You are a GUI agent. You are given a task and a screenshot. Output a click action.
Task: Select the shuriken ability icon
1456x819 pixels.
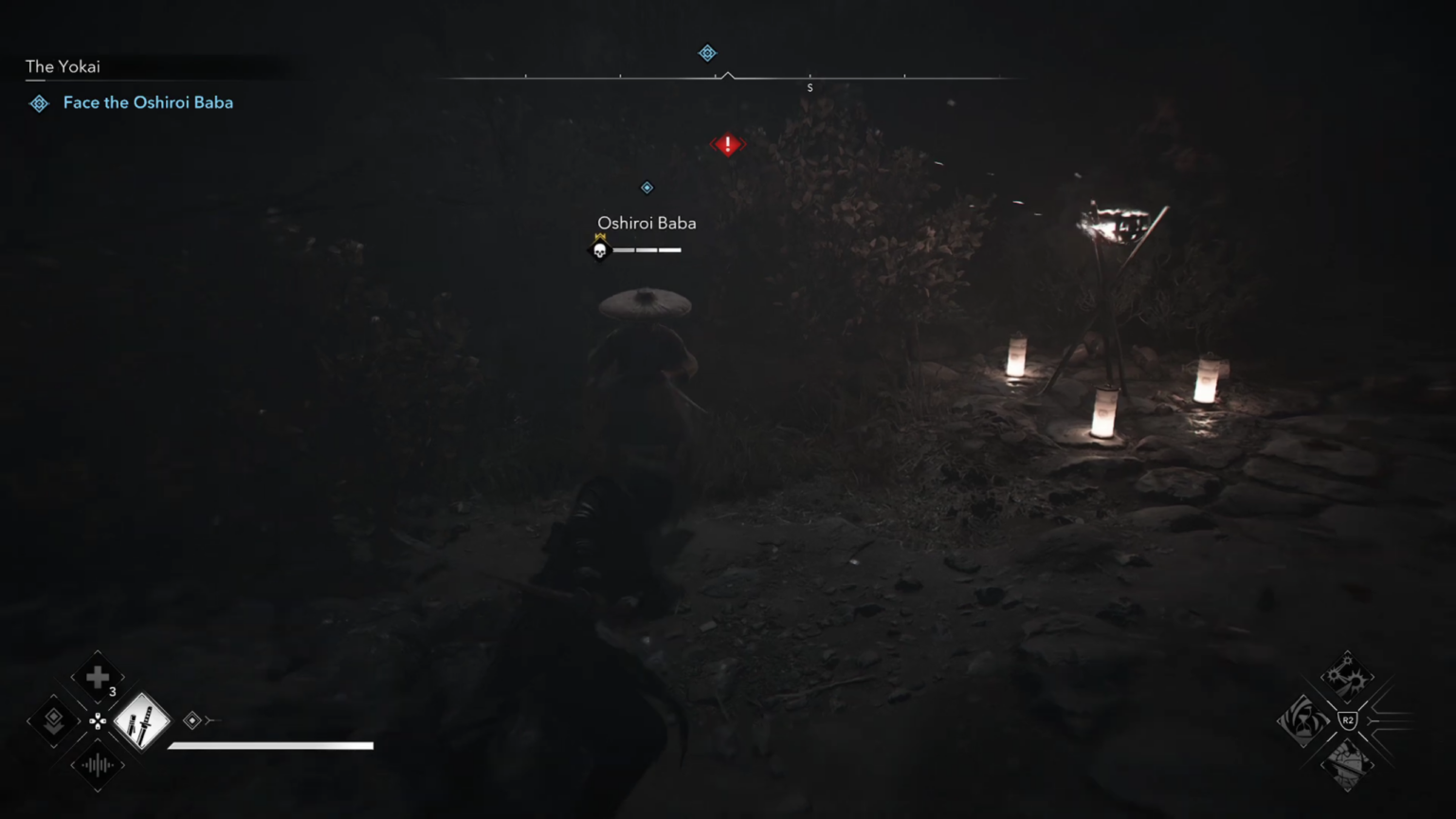tap(1348, 677)
